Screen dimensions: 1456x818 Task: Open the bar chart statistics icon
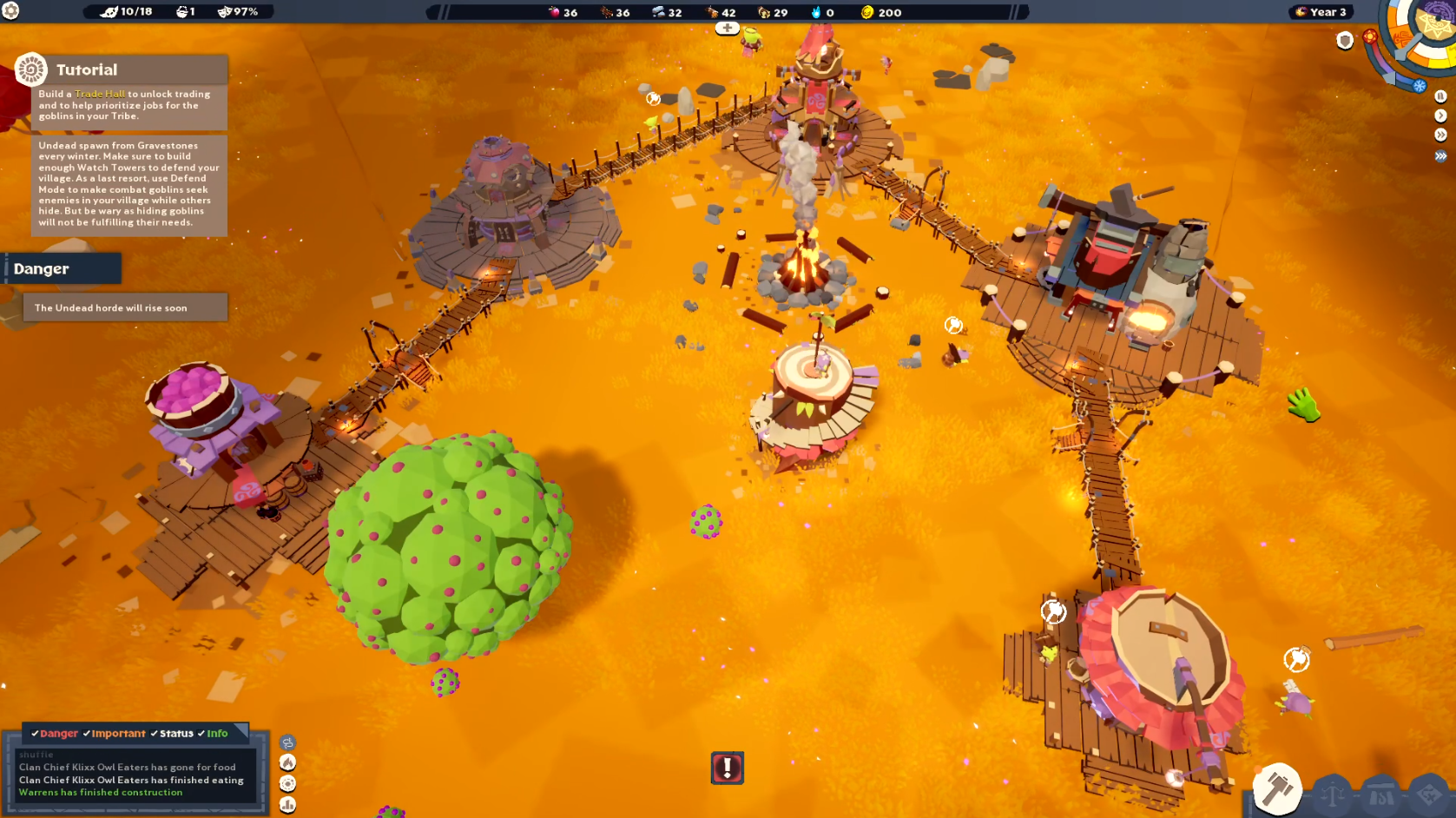287,805
